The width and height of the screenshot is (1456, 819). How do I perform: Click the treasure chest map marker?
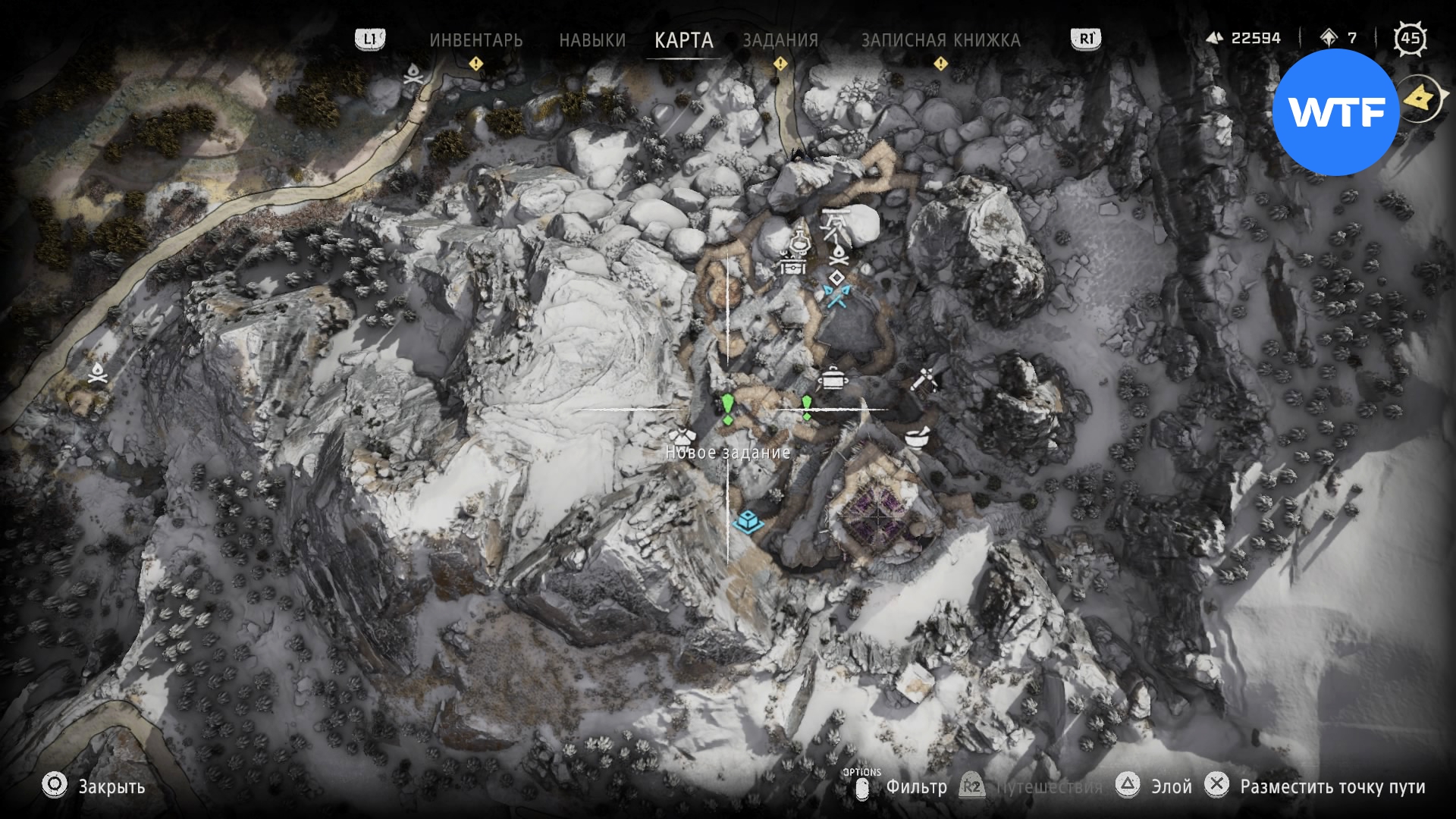(792, 265)
